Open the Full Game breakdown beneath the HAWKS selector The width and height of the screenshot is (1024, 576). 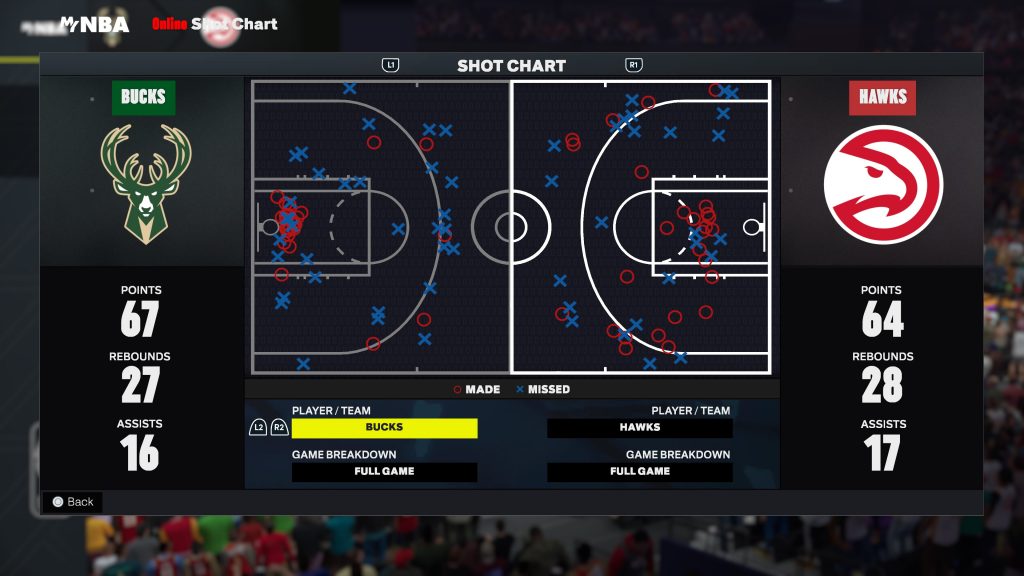pyautogui.click(x=640, y=472)
